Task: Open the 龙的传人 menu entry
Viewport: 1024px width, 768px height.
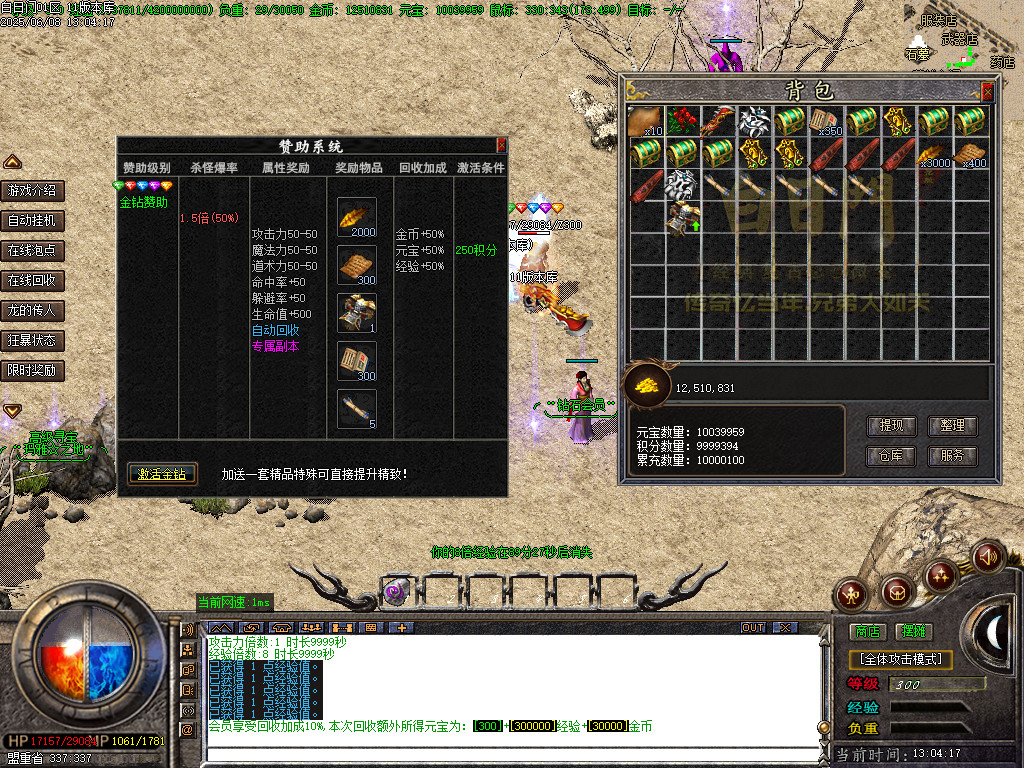Action: pyautogui.click(x=33, y=310)
